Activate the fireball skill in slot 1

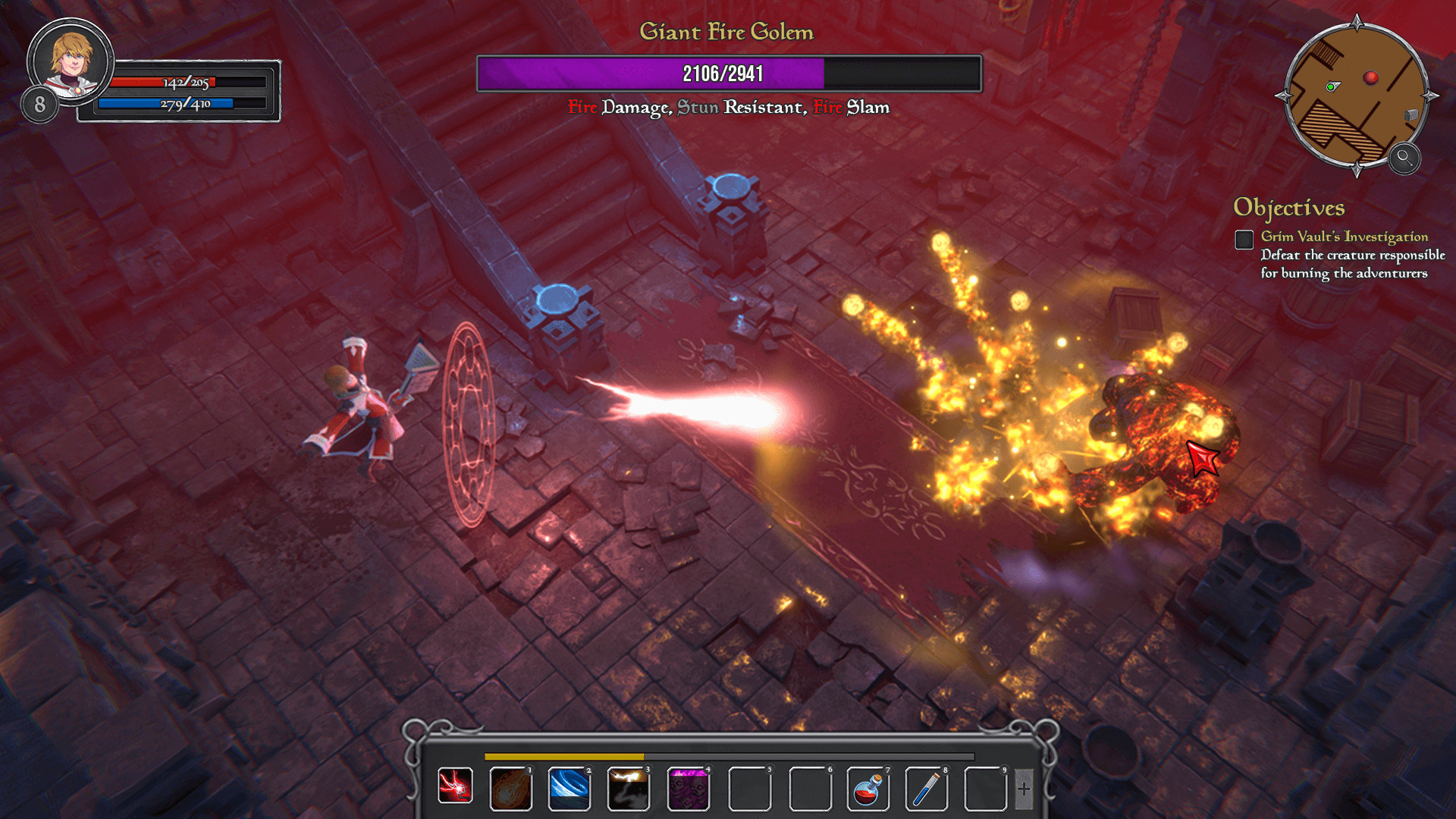tap(512, 786)
